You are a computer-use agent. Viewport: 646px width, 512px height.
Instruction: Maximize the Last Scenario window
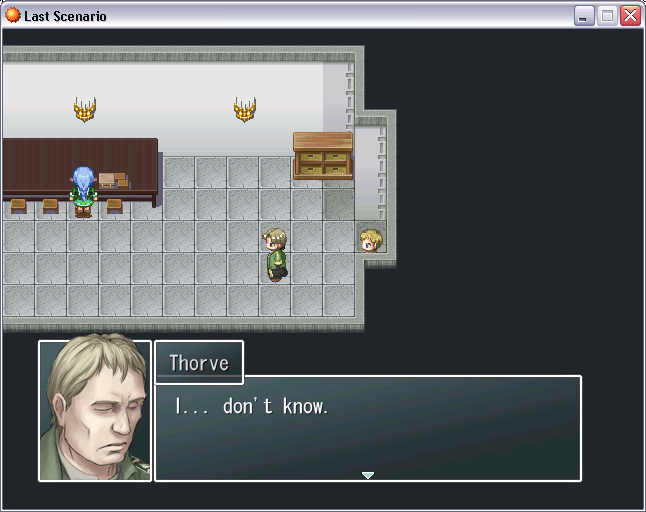(x=607, y=15)
